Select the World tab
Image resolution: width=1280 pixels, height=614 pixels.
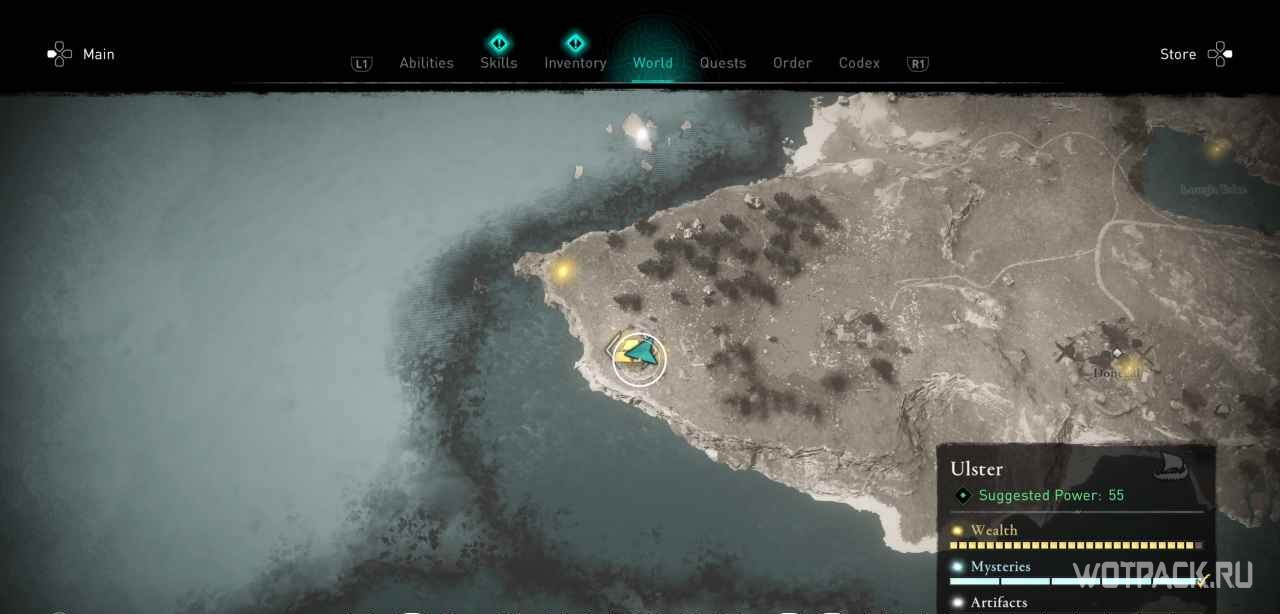tap(652, 63)
